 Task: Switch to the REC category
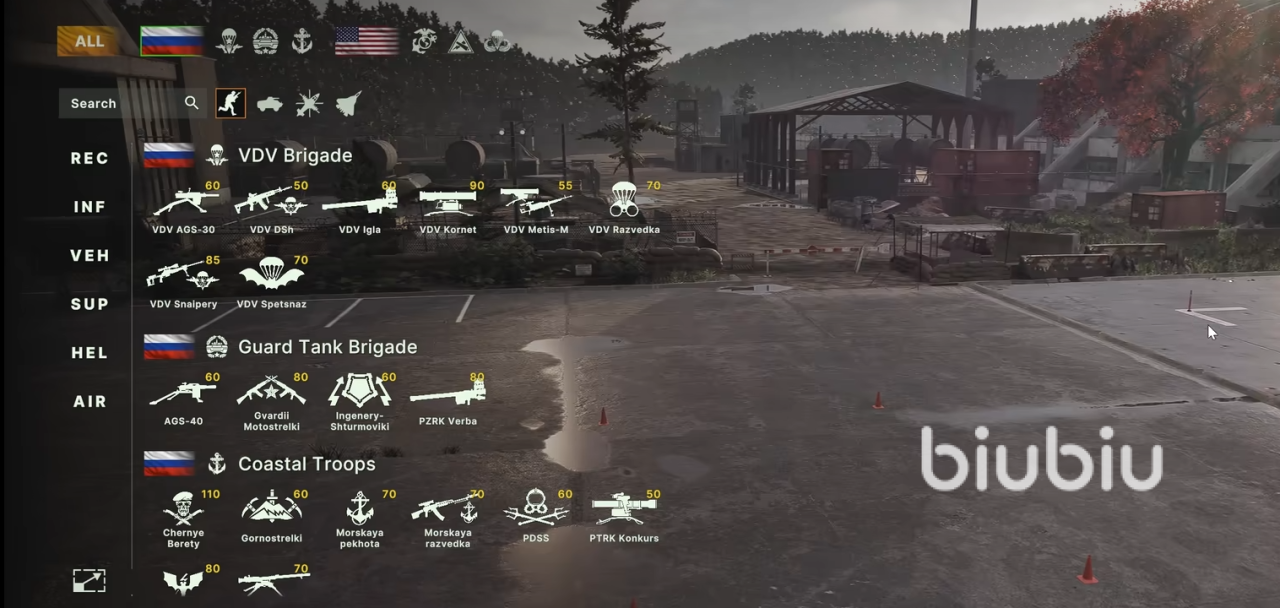(x=90, y=158)
